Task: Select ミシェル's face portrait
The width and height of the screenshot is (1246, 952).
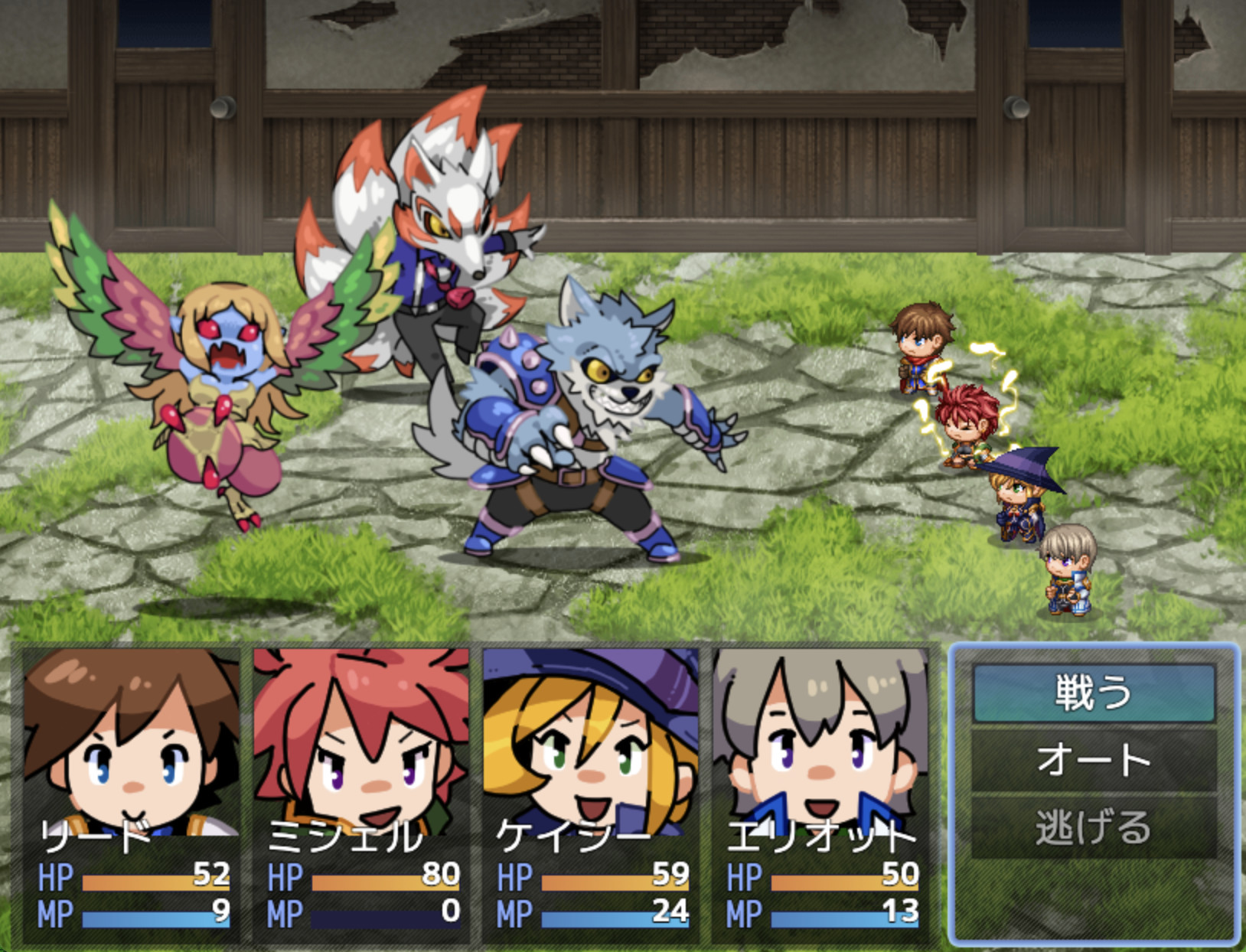Action: click(x=360, y=742)
